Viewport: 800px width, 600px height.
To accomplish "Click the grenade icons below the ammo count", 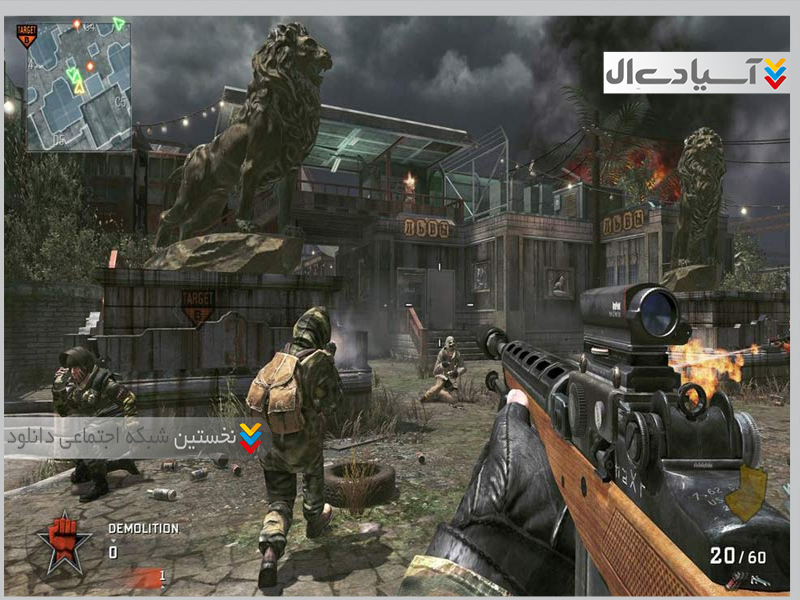I will (738, 578).
